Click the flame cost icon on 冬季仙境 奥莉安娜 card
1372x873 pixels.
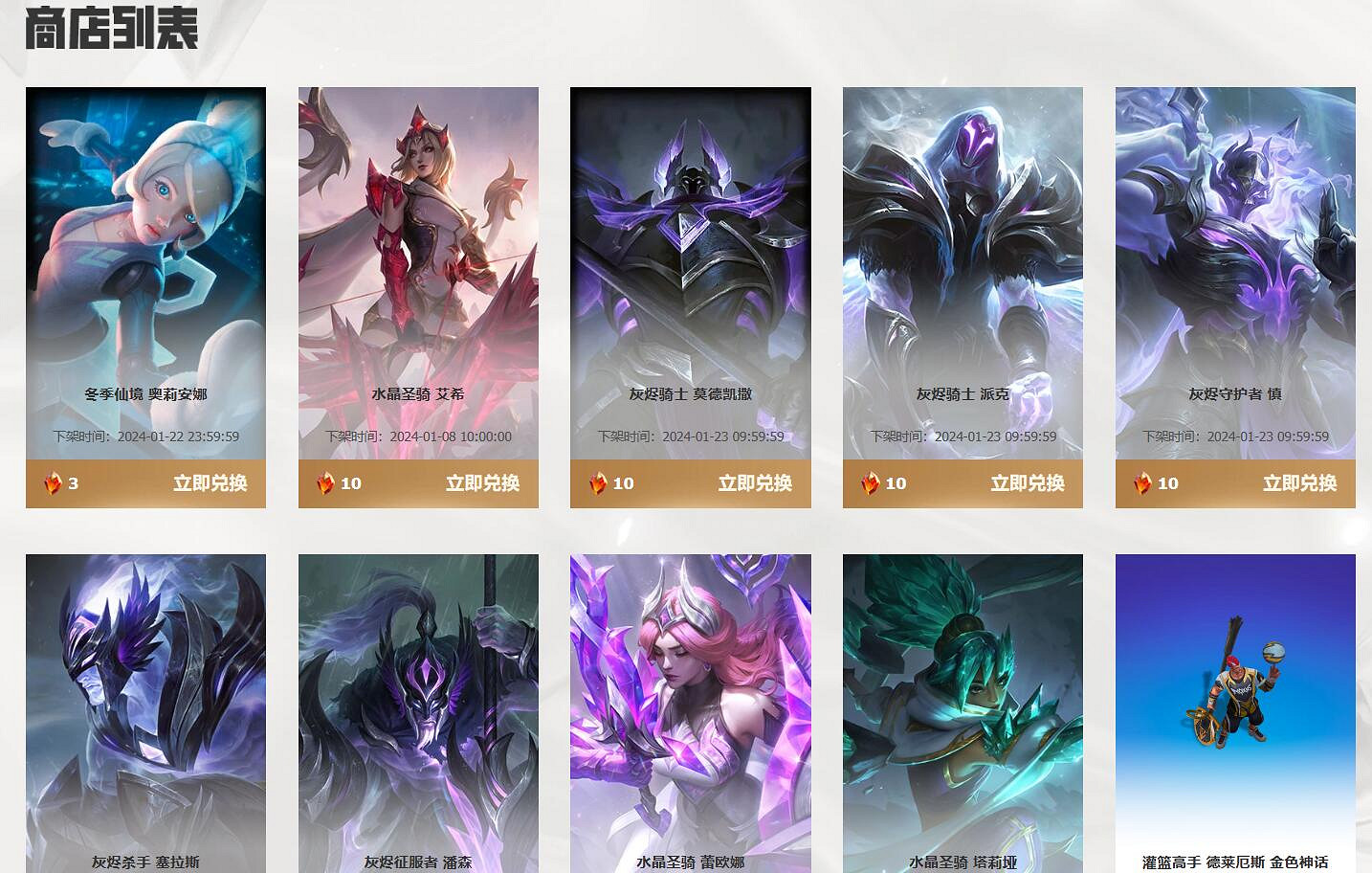tap(56, 483)
